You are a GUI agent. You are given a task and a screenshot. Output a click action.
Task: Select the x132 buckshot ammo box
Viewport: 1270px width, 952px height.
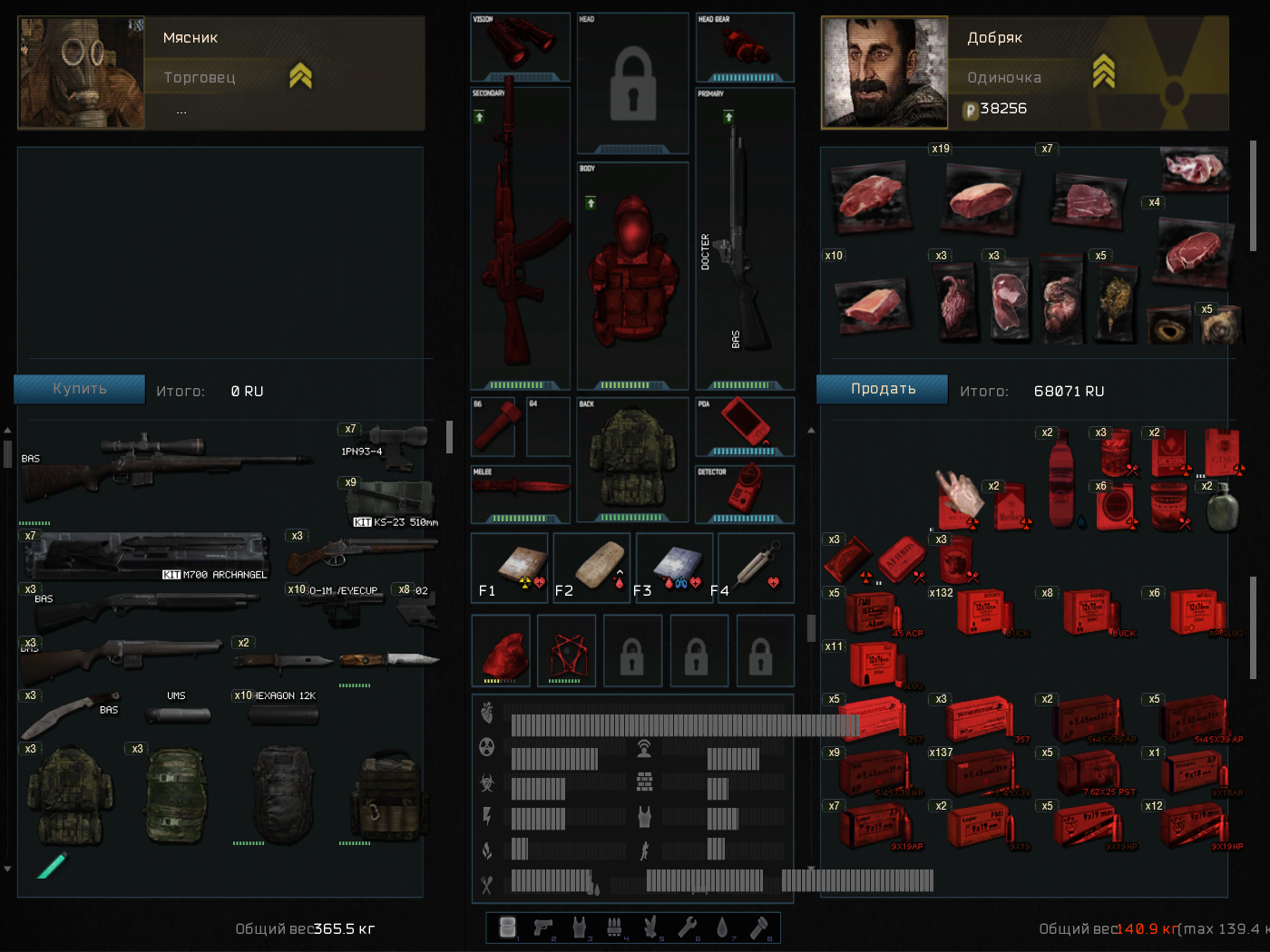(x=982, y=613)
